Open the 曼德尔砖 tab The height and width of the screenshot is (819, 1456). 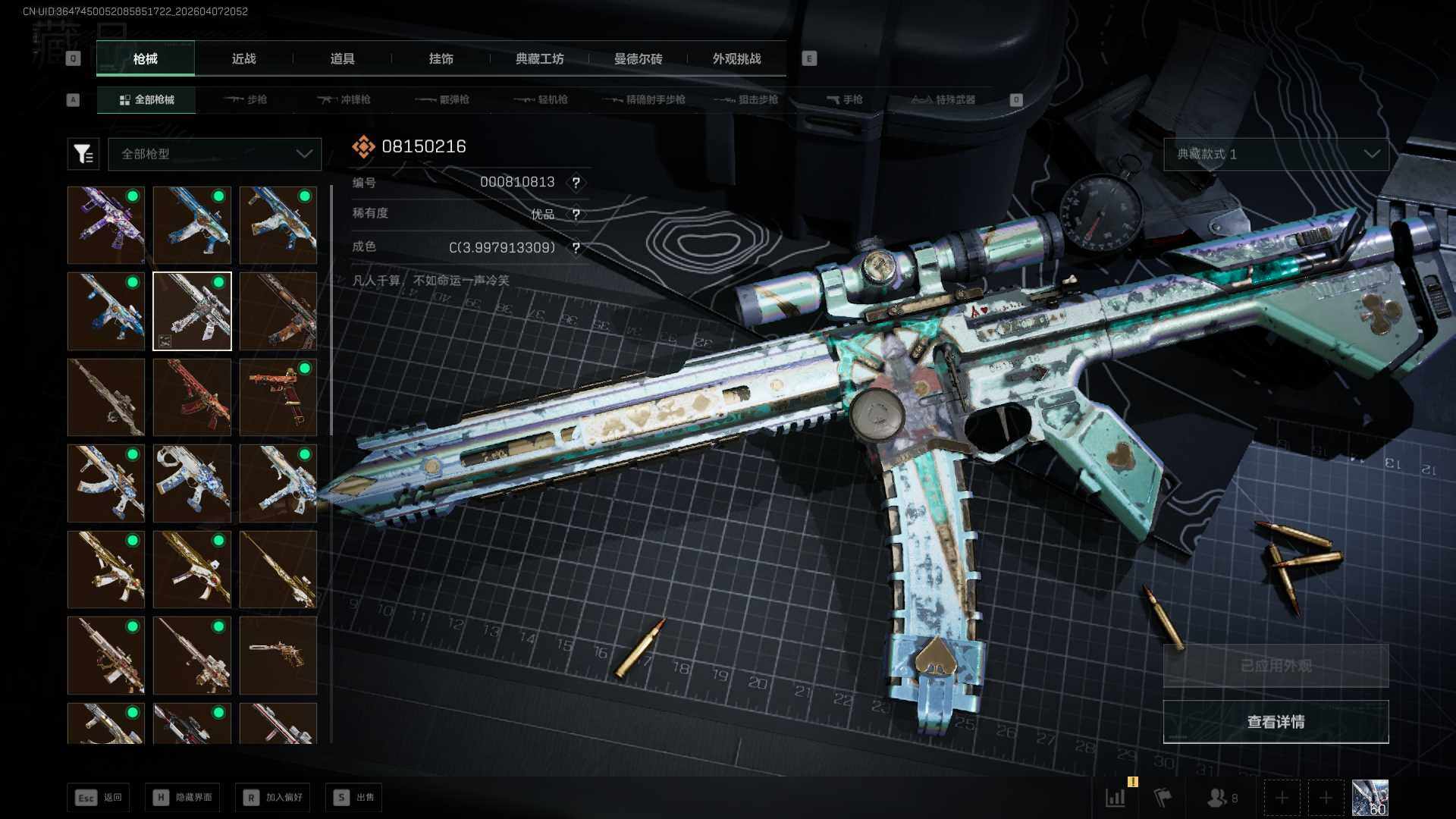click(x=638, y=59)
